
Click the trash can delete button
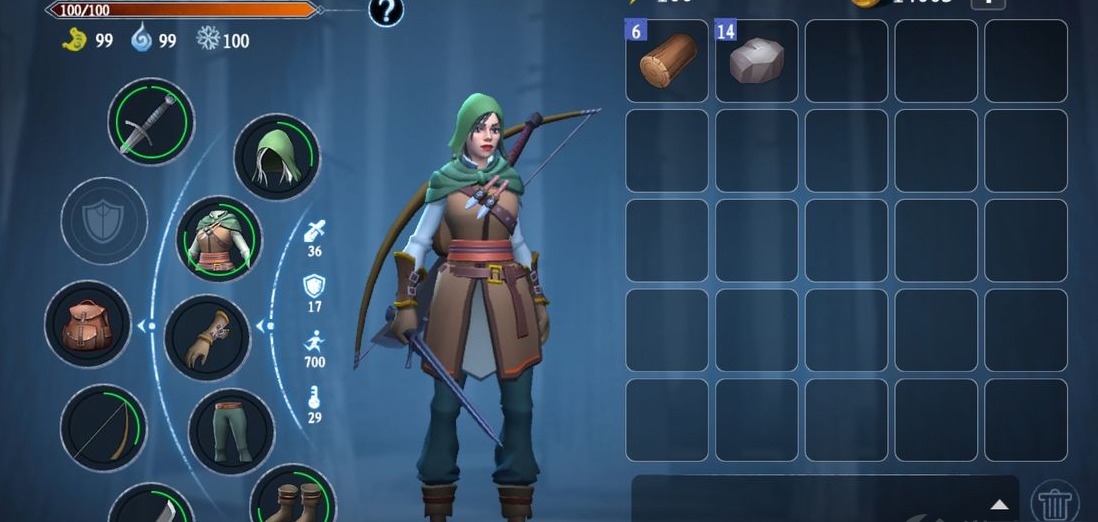click(1053, 502)
